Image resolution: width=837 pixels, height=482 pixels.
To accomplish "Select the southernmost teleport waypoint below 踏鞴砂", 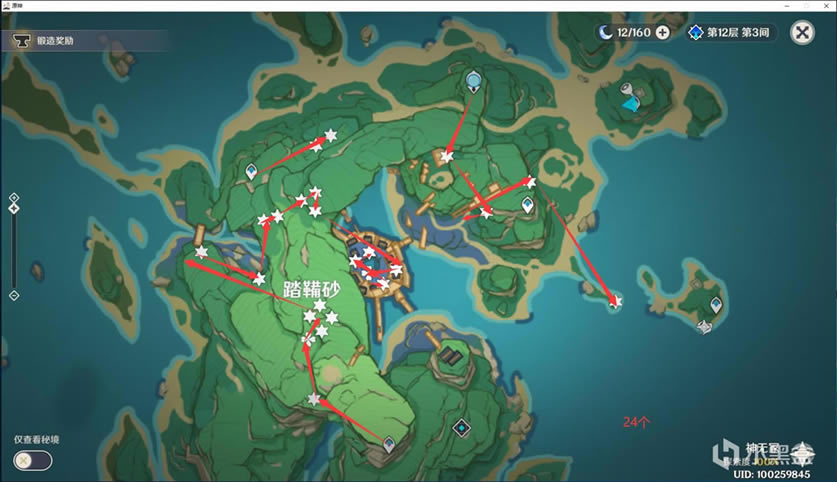I will (388, 441).
